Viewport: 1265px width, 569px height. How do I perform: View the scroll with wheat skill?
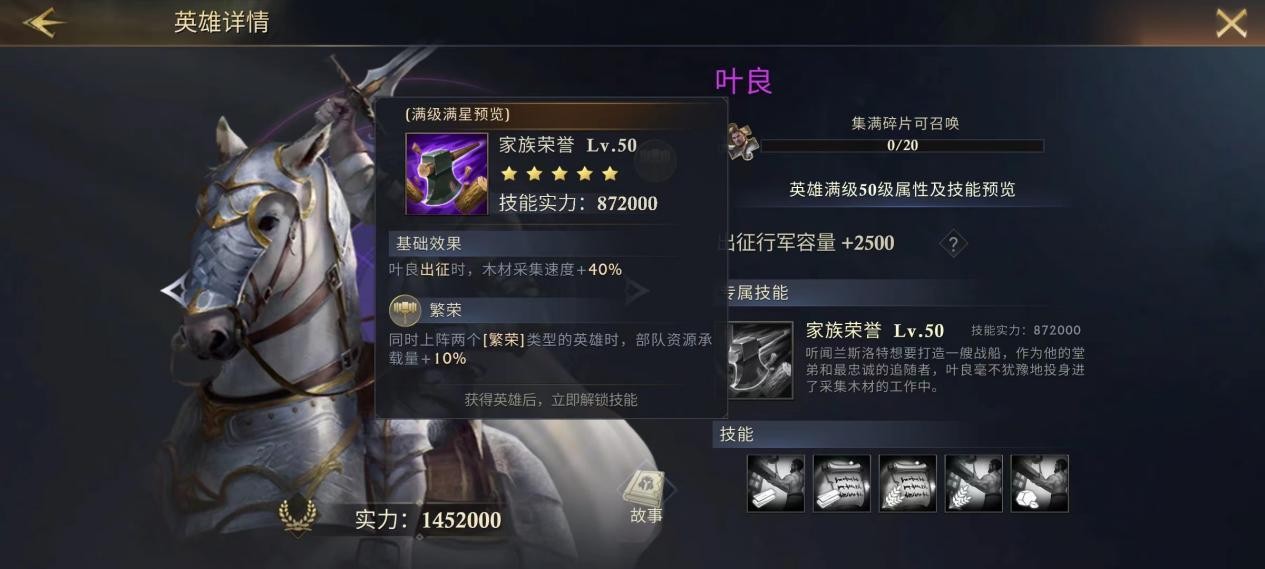click(x=908, y=483)
